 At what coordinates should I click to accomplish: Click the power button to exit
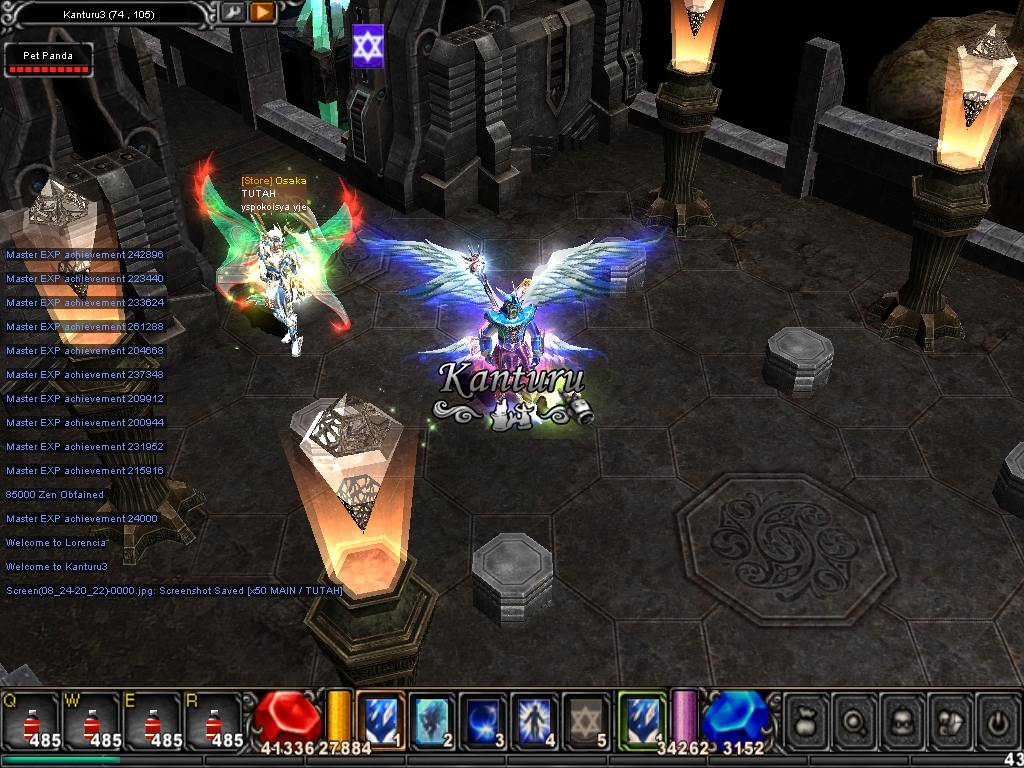point(998,719)
